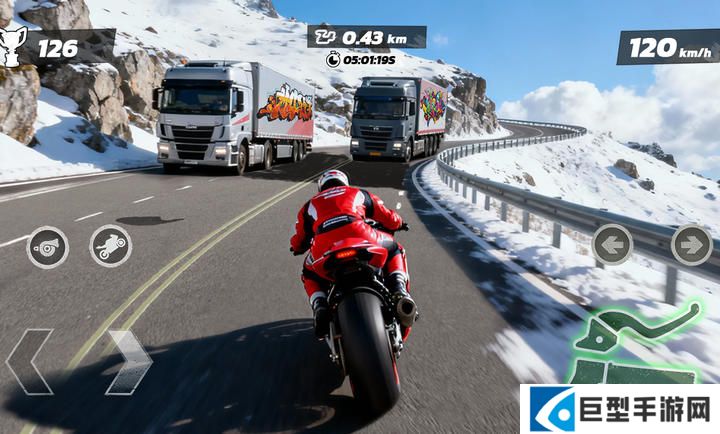The image size is (720, 434).
Task: Activate the turbo boost button
Action: pos(47,247)
